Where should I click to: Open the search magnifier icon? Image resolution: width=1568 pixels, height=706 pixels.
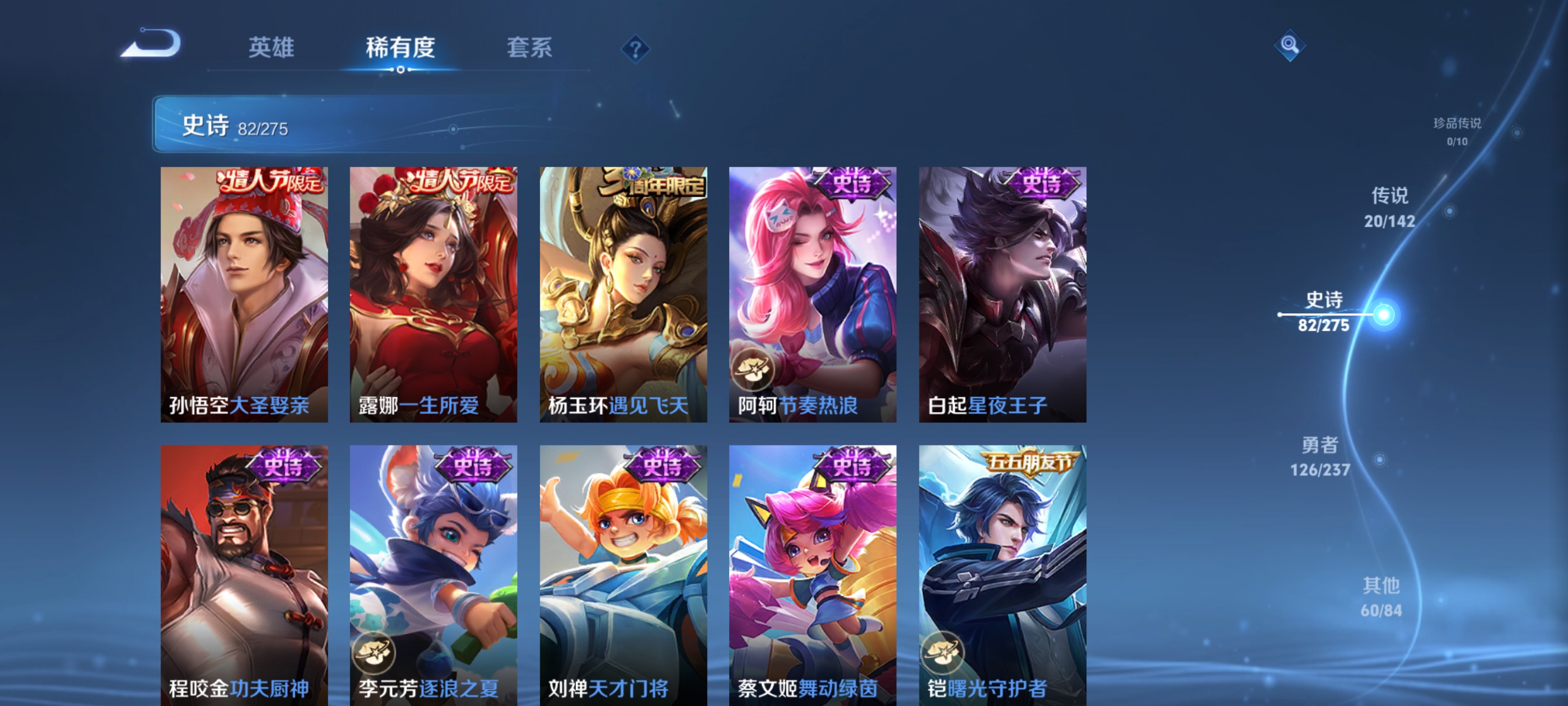point(1290,45)
